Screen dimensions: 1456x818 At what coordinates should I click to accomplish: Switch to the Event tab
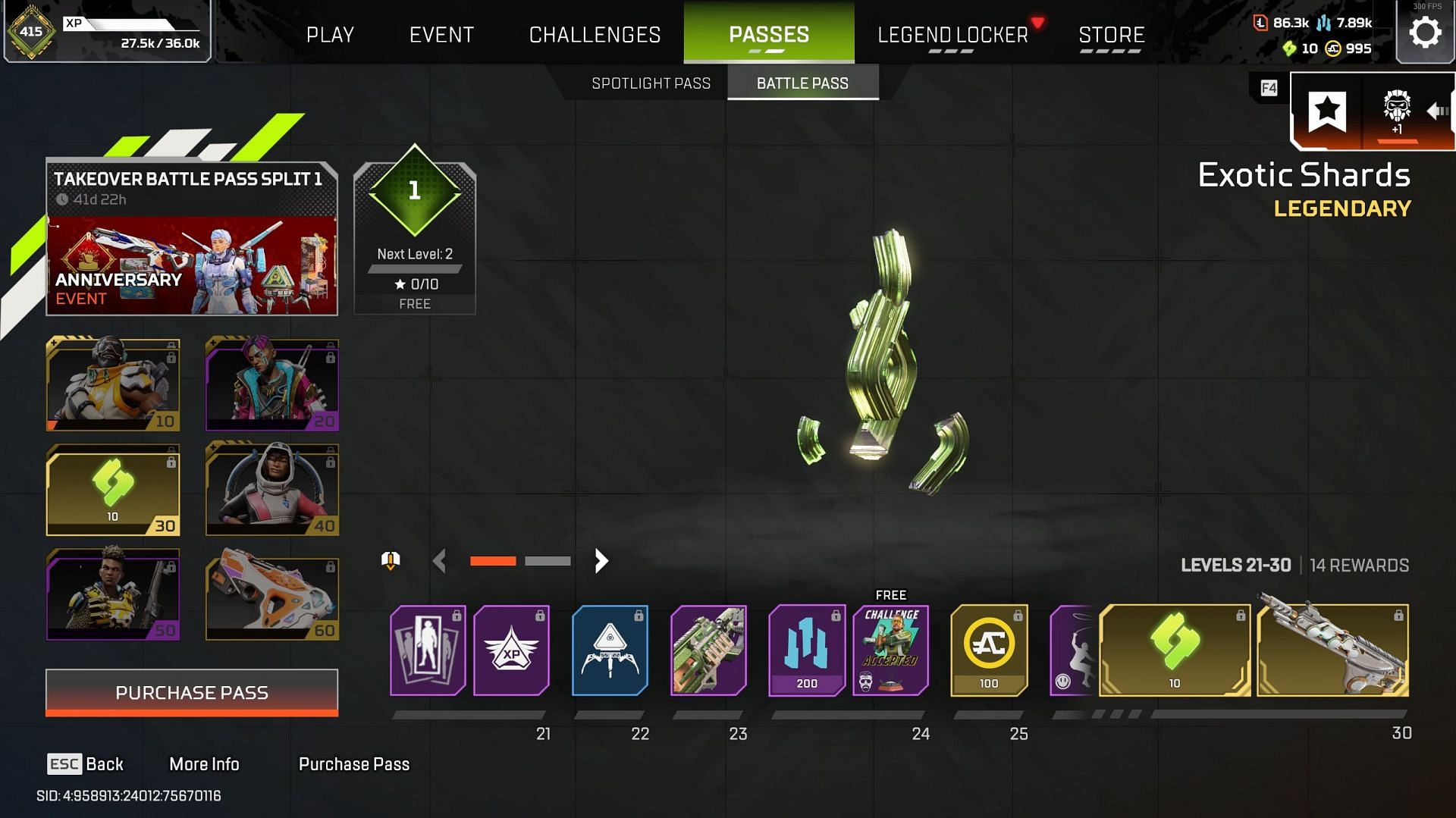click(x=441, y=35)
